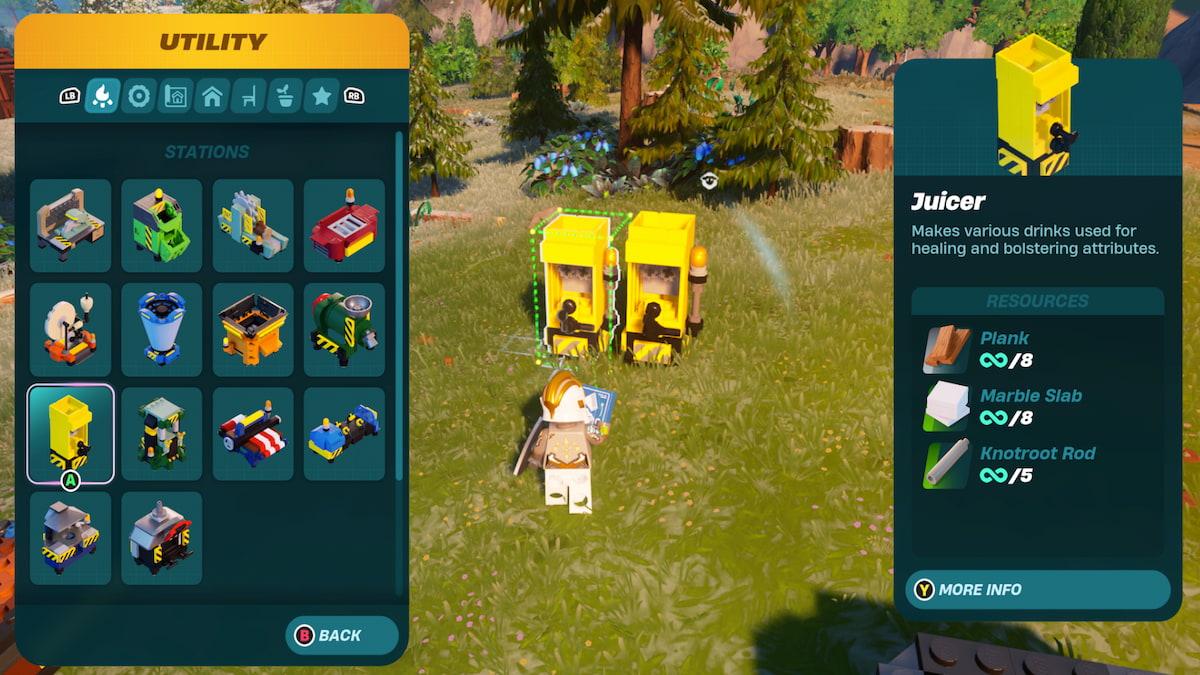Select the crafting bench station tile
This screenshot has height=675, width=1200.
point(70,225)
